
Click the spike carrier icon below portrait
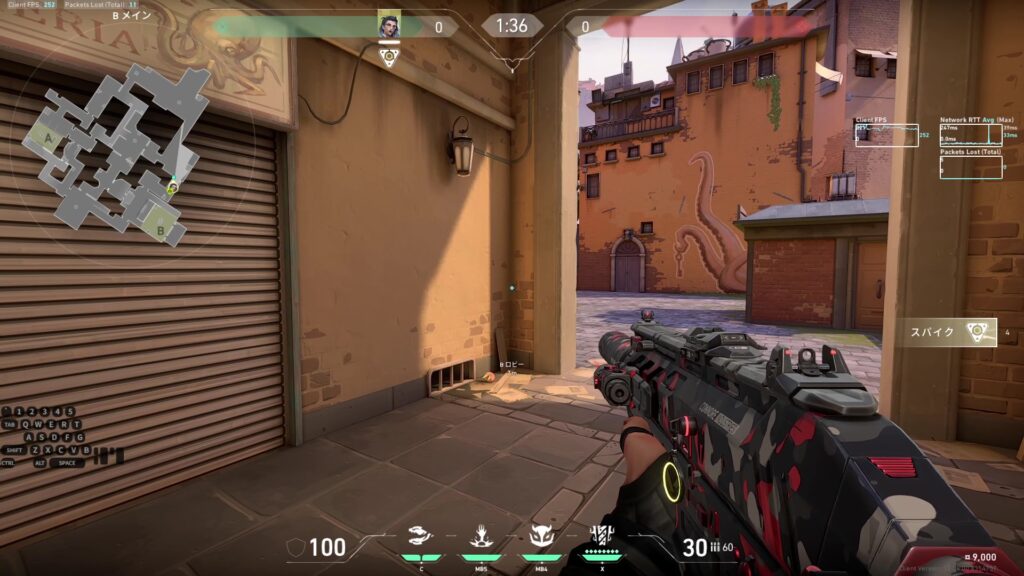click(x=389, y=56)
